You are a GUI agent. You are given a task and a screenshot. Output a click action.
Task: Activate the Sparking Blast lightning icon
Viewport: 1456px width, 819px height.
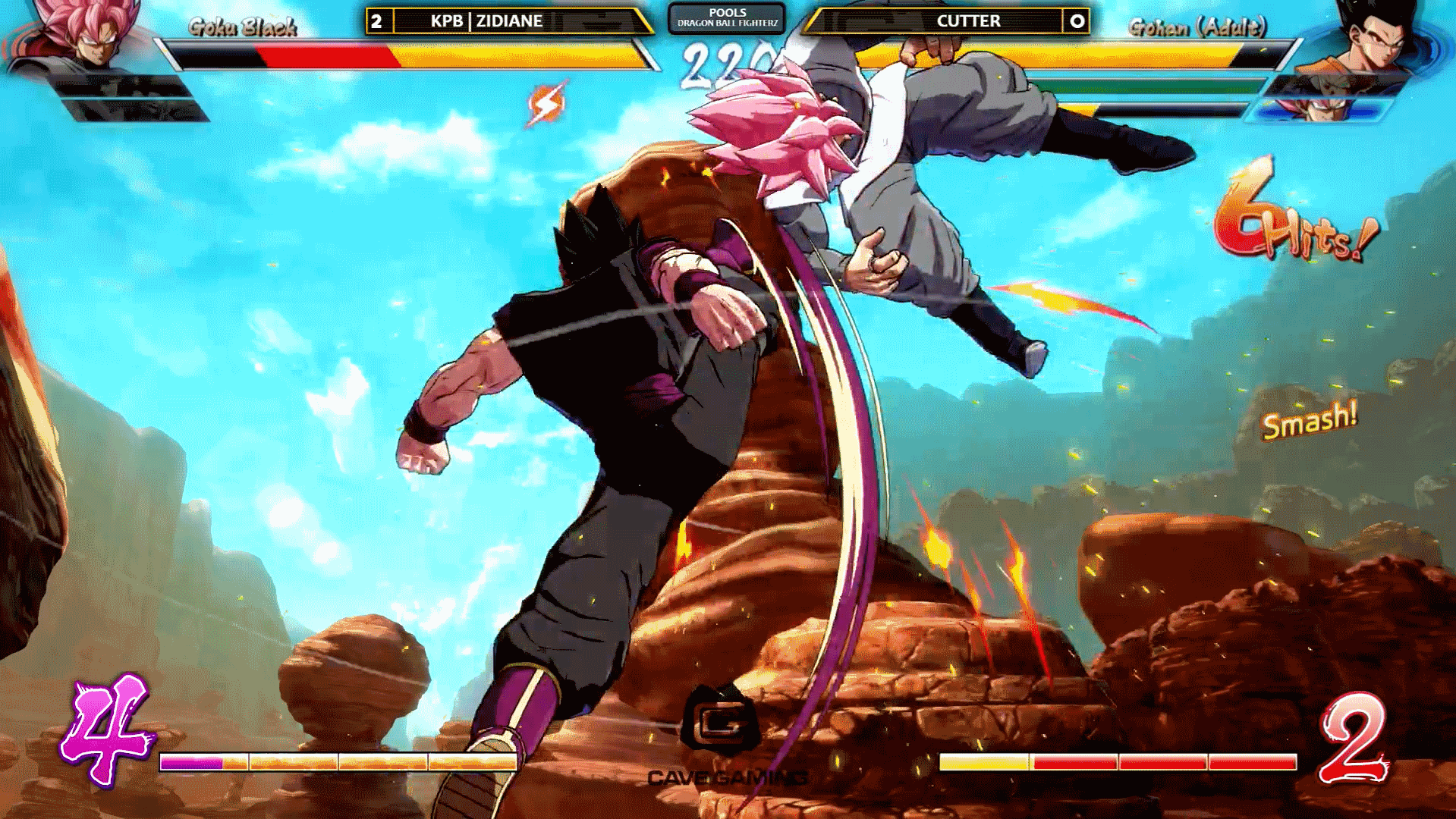546,105
